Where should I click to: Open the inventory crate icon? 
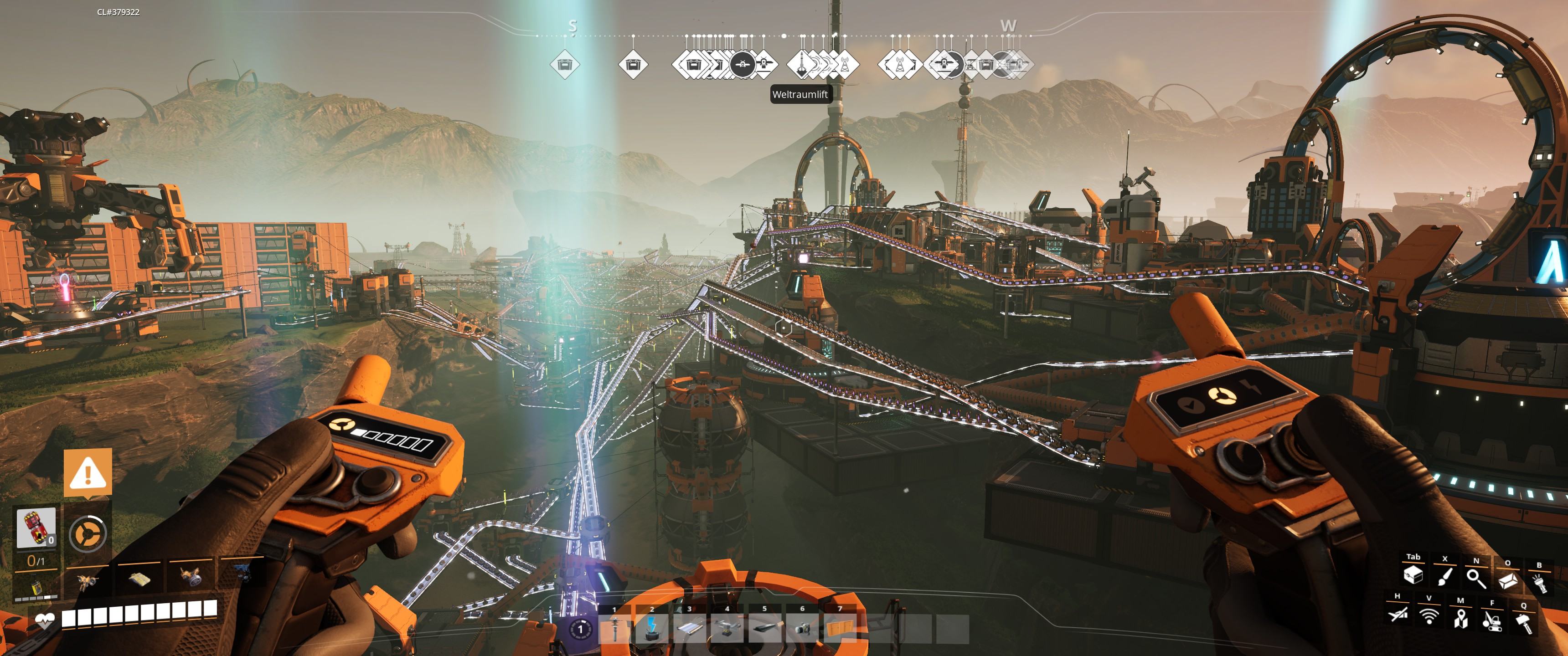tap(1413, 575)
